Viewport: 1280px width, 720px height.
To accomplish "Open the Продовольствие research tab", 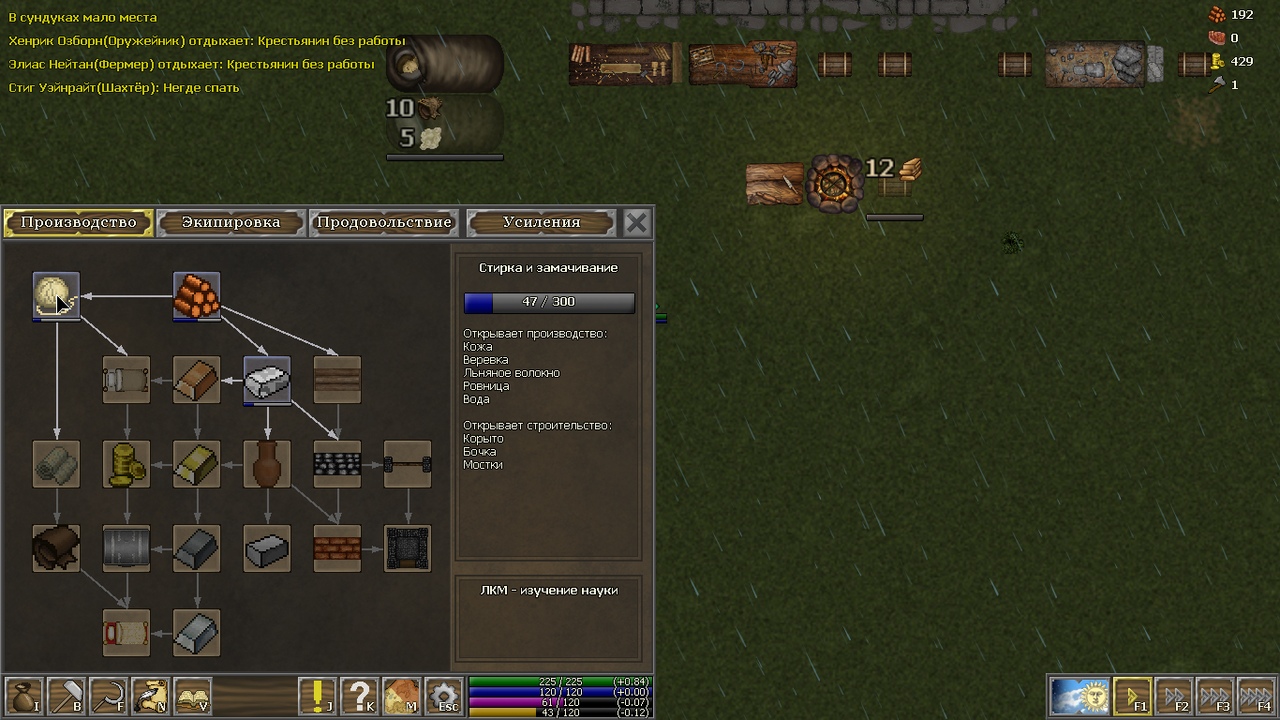I will coord(385,222).
